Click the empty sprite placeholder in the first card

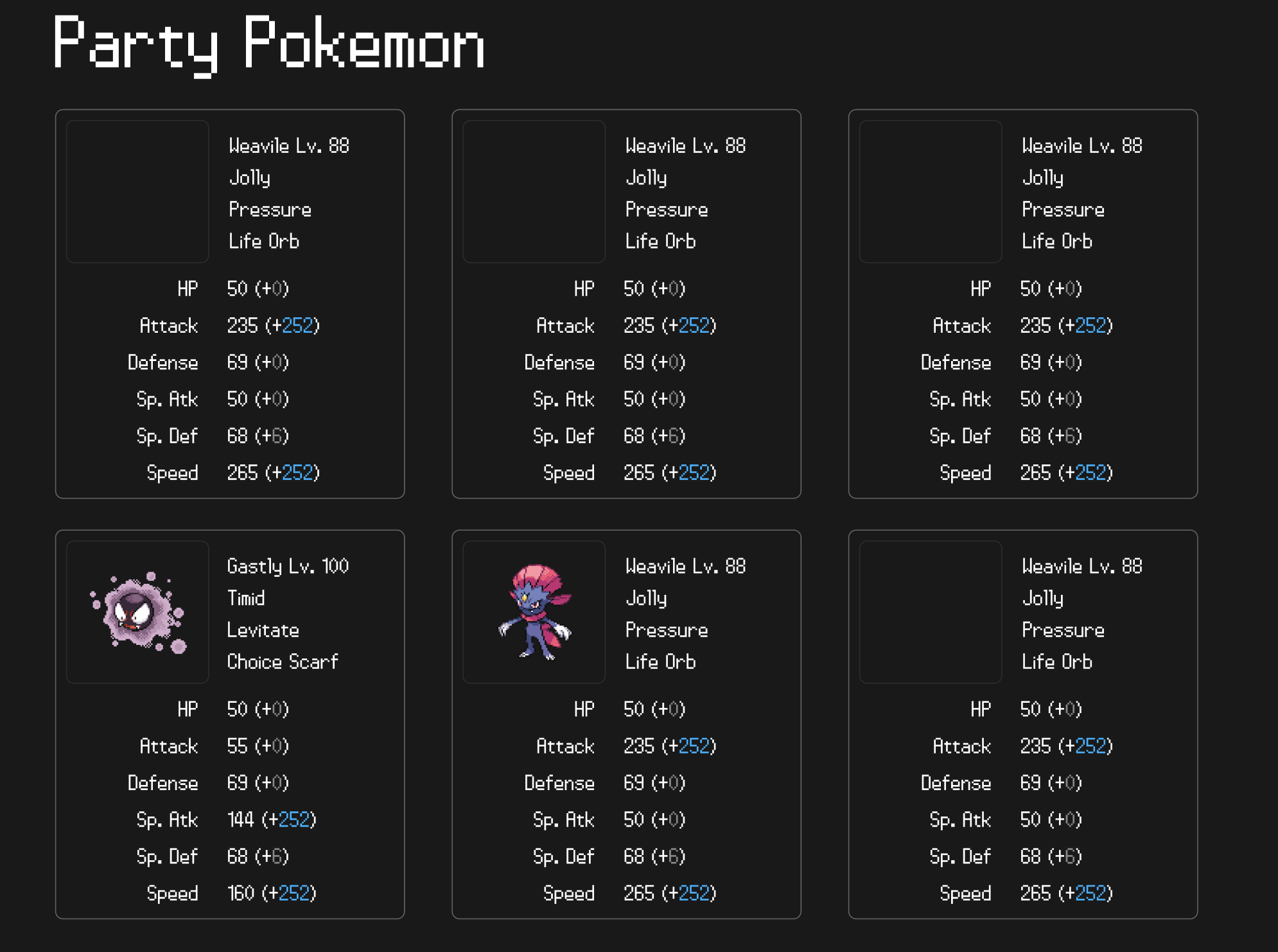coord(137,191)
